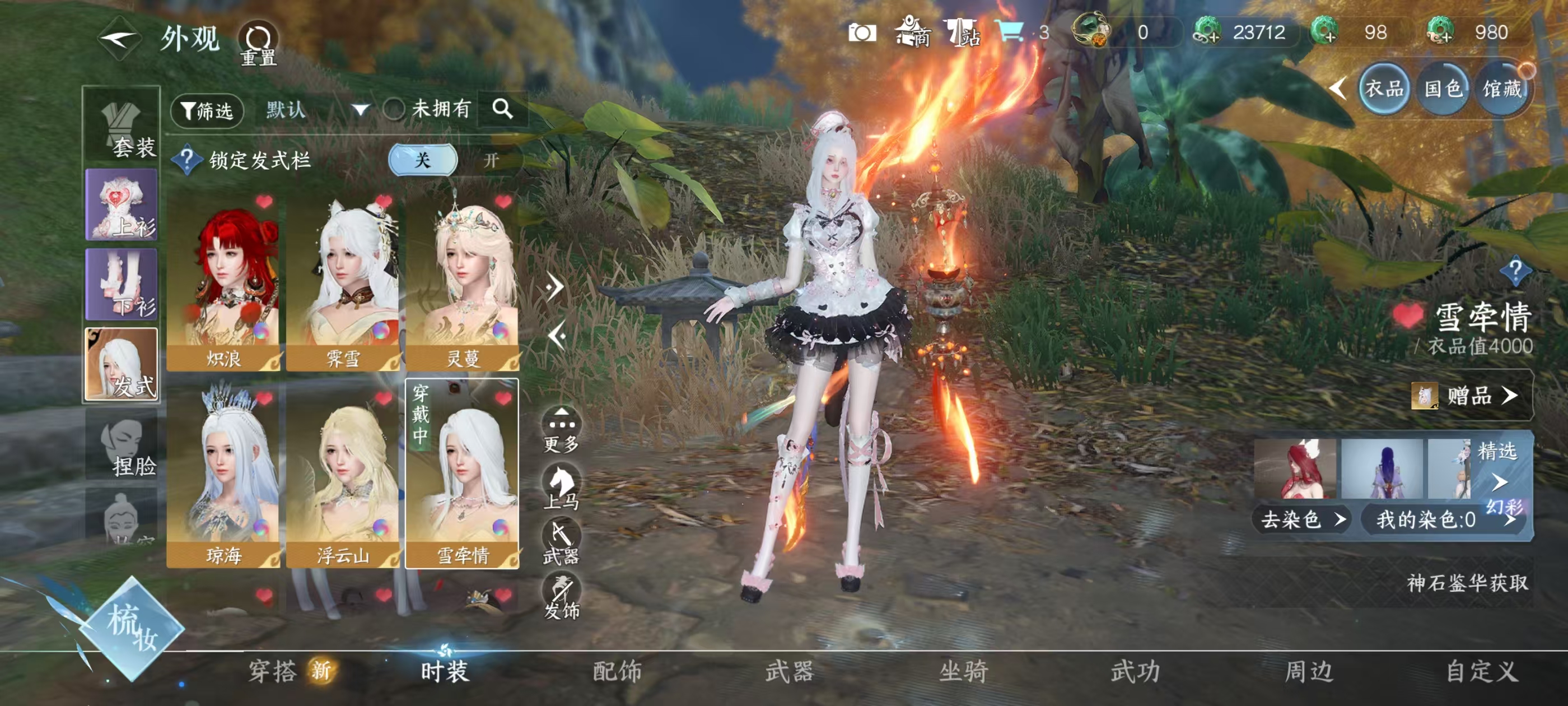Open the 赠品 gift button

tap(1469, 396)
